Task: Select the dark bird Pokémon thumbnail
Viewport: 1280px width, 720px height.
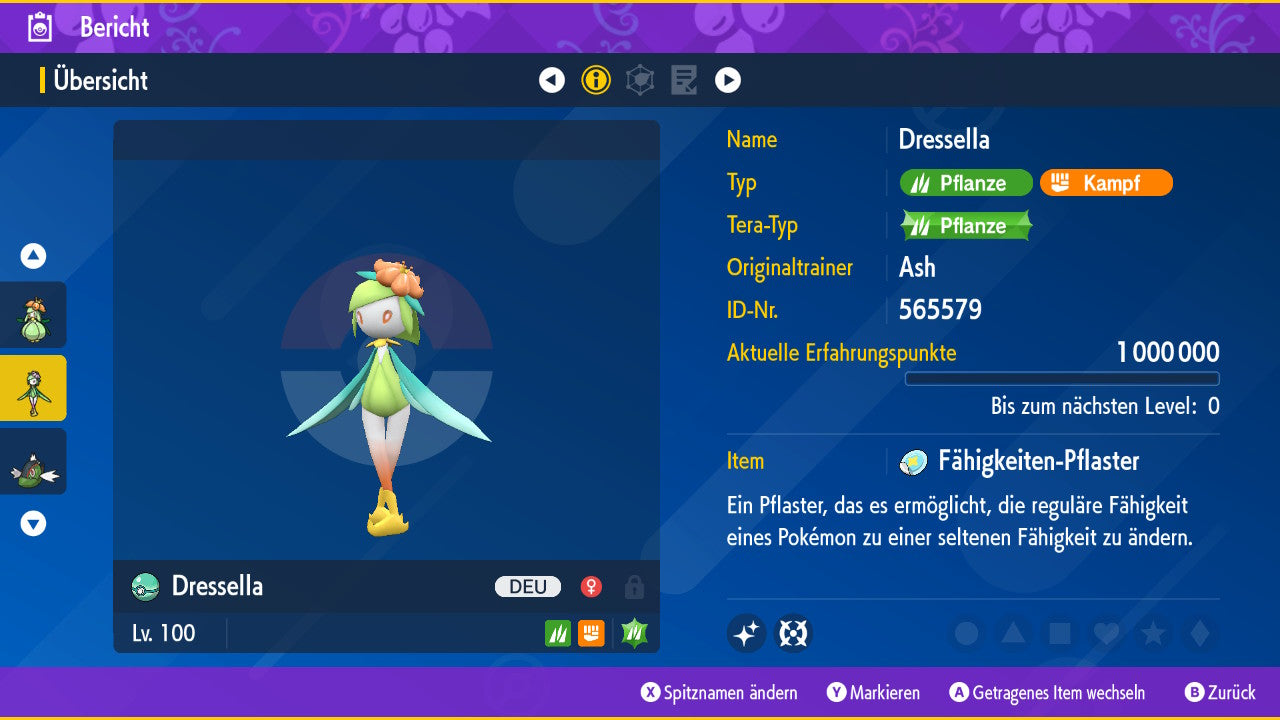Action: [x=34, y=461]
